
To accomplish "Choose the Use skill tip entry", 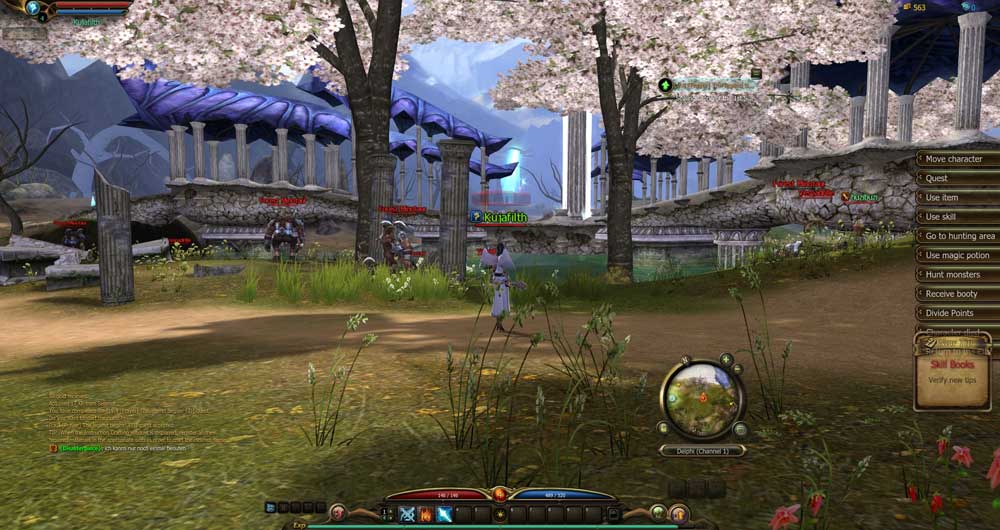I will (x=955, y=217).
